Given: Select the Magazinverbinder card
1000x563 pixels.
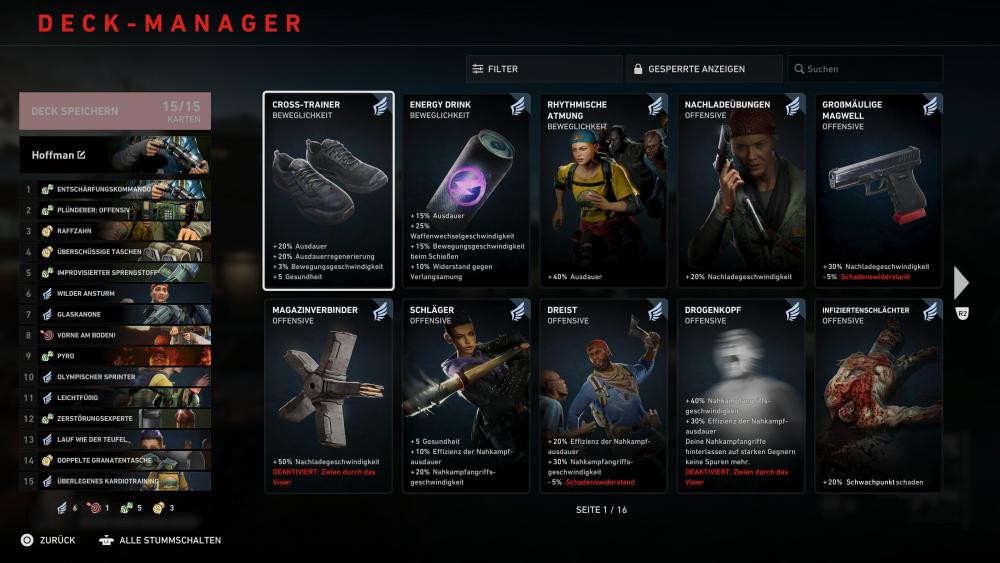Looking at the screenshot, I should [328, 395].
